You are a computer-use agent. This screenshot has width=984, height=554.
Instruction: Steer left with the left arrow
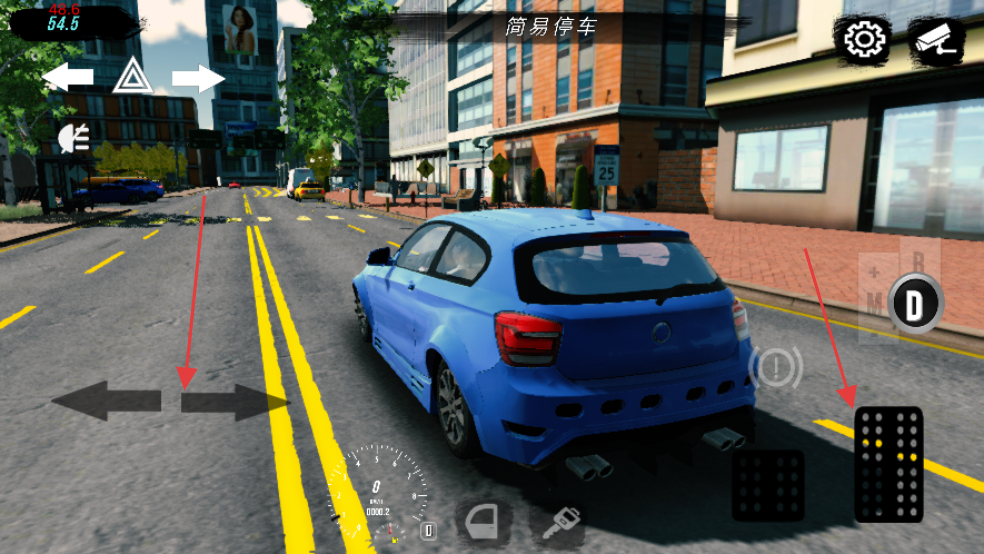[106, 400]
